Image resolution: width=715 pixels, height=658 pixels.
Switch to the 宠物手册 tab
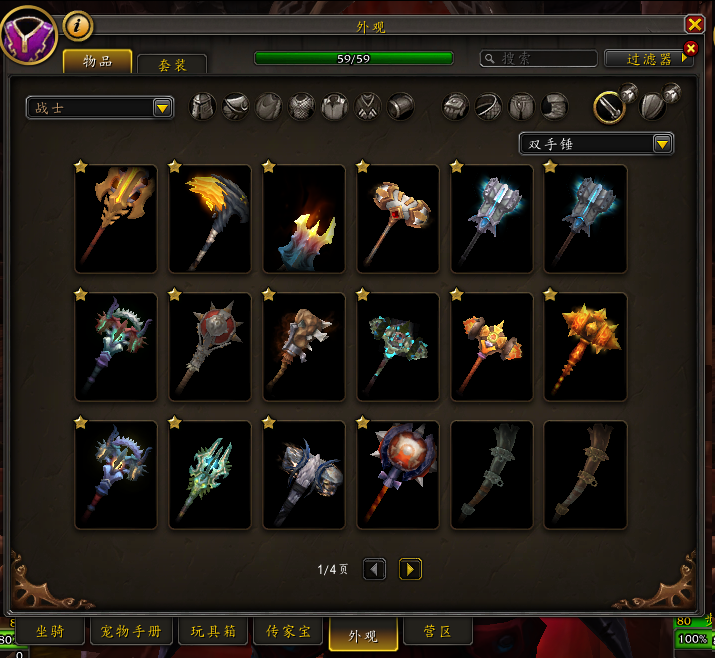131,632
